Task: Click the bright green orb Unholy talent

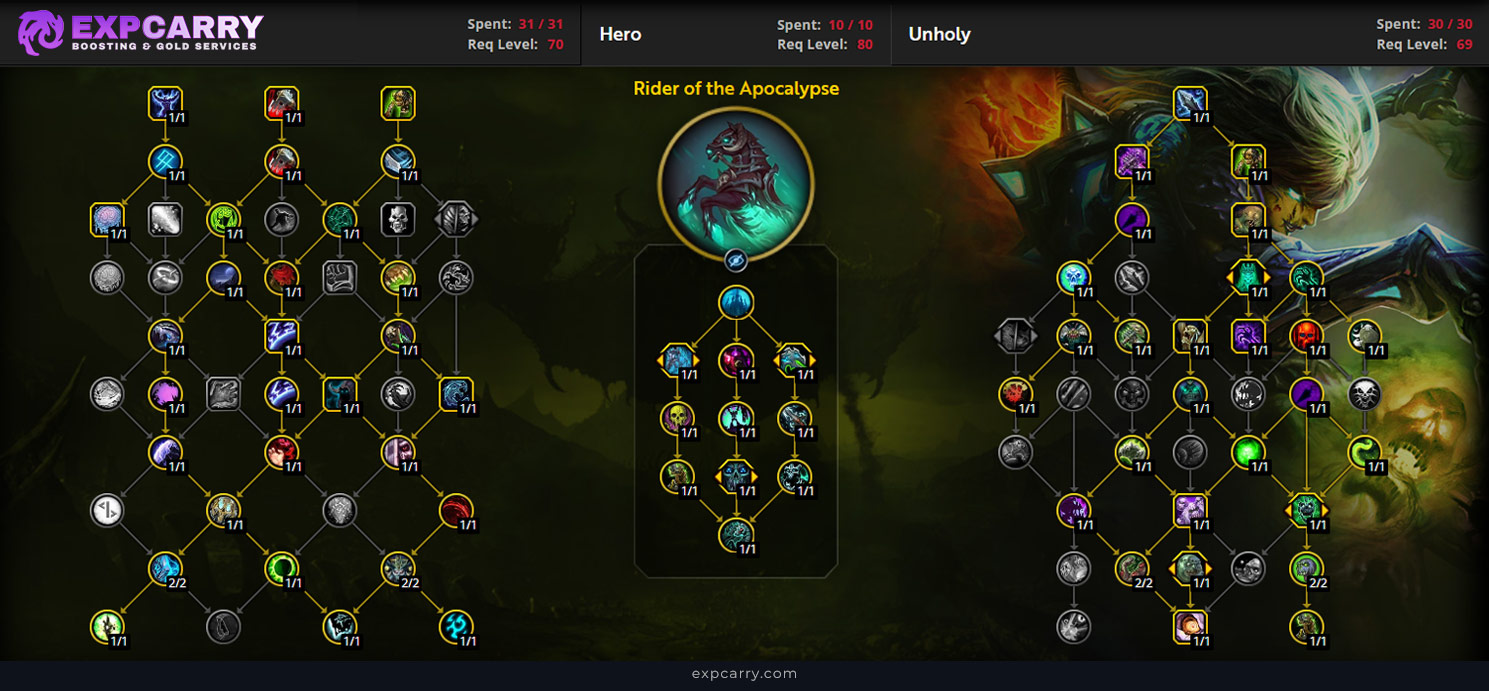Action: click(x=1248, y=452)
